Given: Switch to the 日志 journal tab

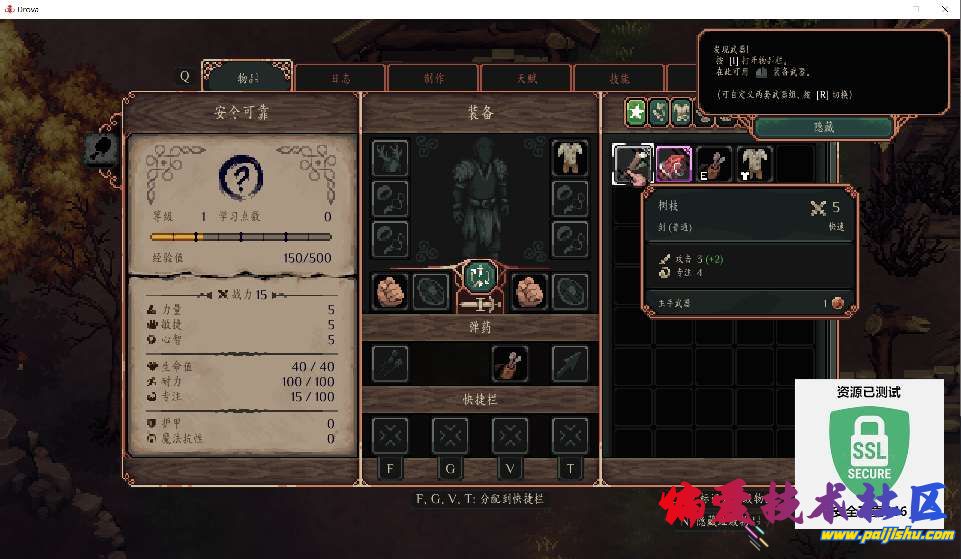Looking at the screenshot, I should point(341,77).
